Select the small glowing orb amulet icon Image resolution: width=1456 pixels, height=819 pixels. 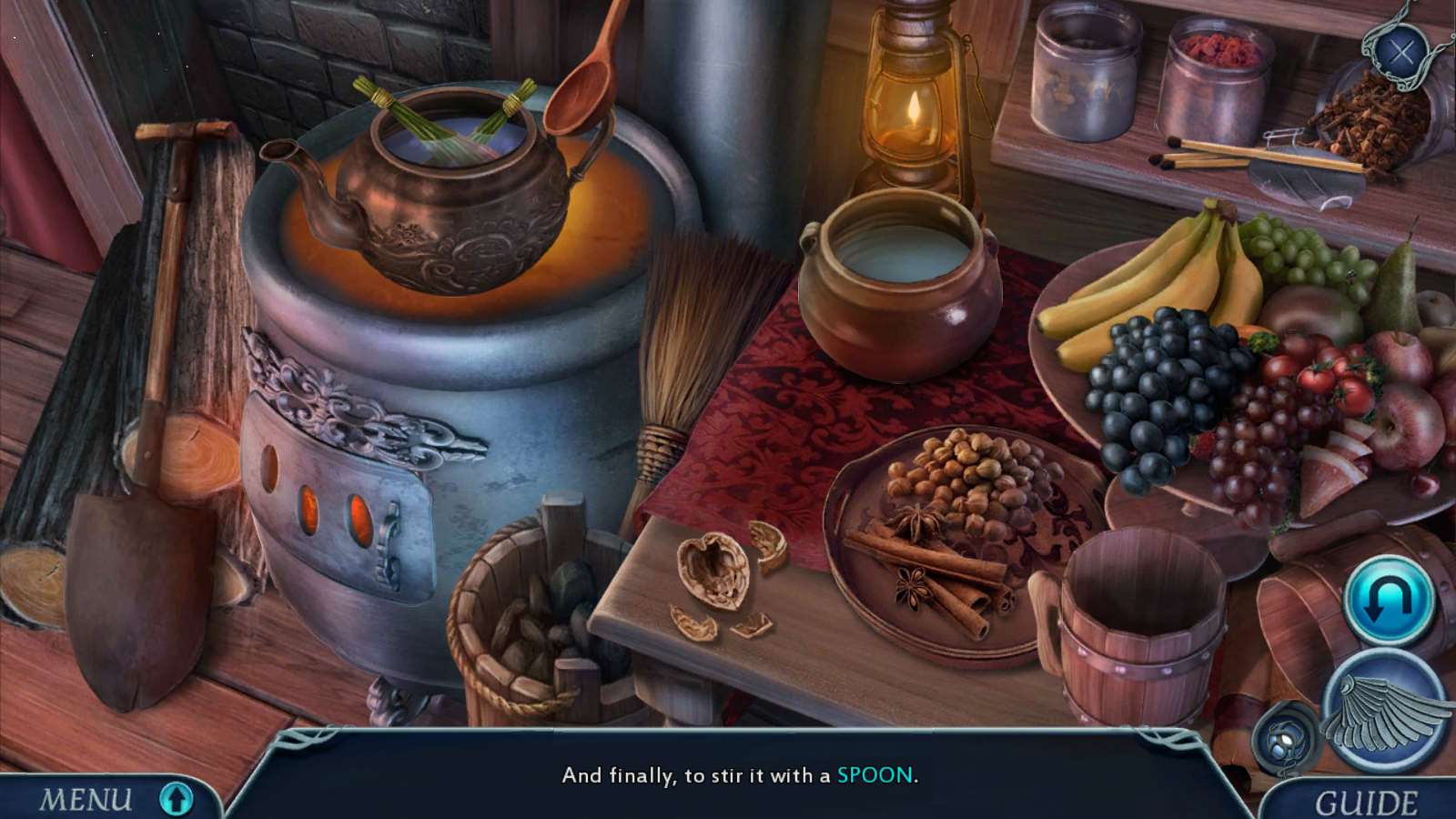pos(1287,736)
